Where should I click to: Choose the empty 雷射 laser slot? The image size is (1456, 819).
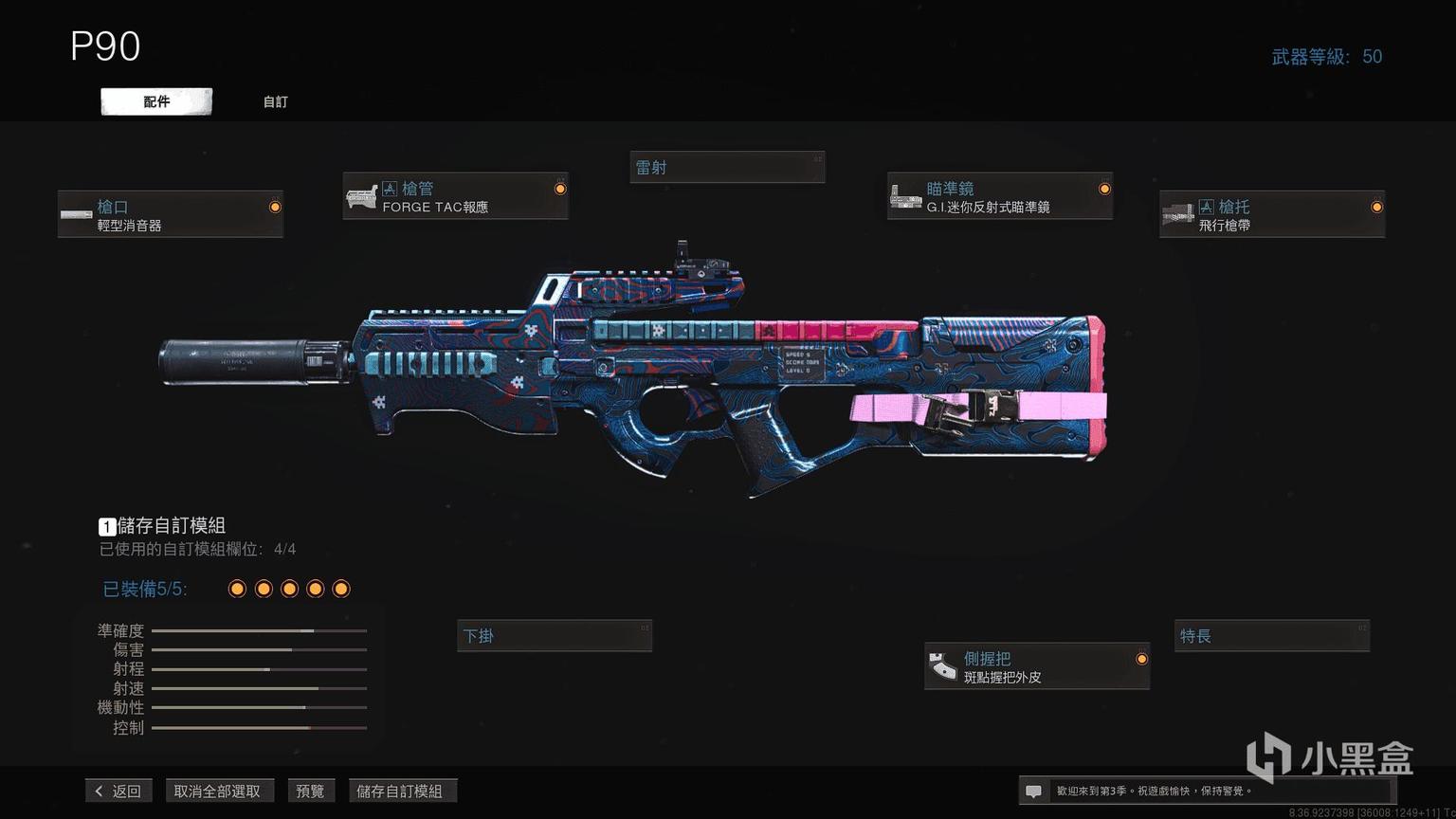[x=727, y=168]
